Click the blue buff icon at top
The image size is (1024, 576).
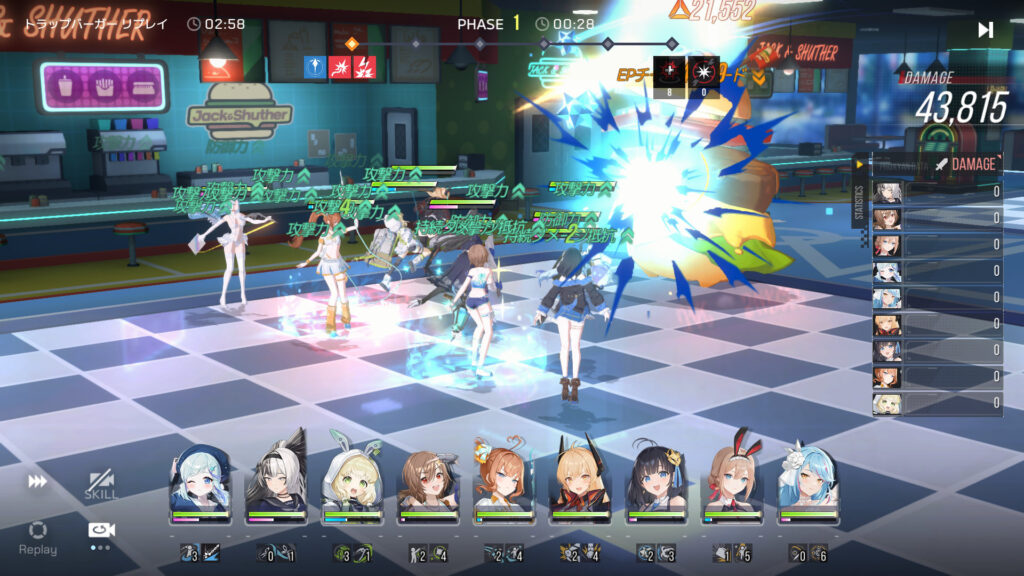point(315,67)
